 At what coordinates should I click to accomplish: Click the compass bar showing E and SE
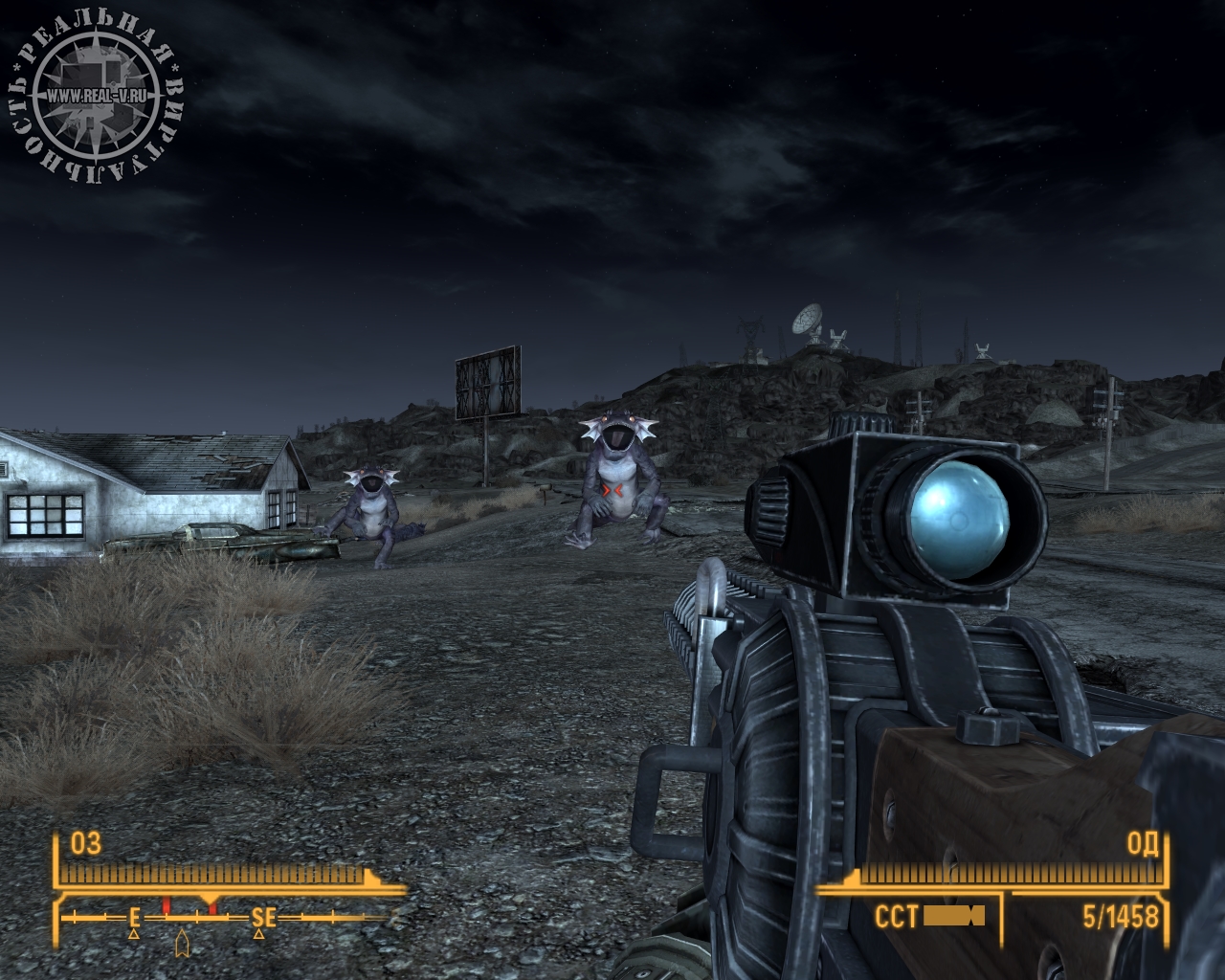225,917
